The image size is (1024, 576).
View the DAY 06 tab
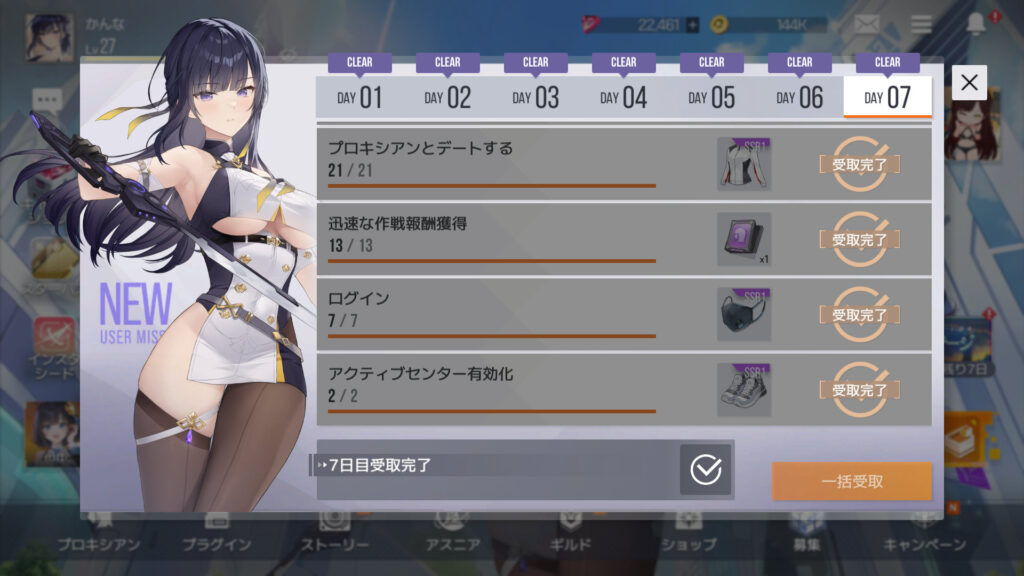799,97
